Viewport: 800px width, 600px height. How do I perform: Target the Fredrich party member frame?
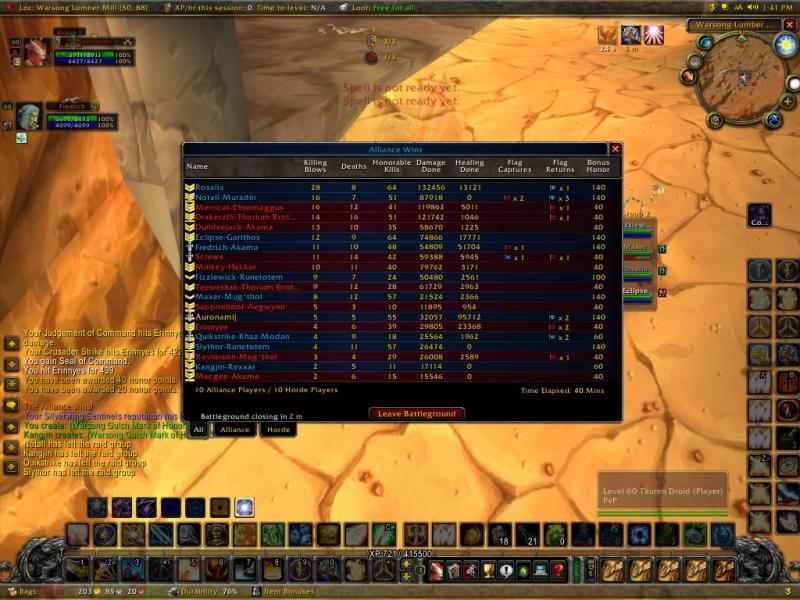pos(30,117)
